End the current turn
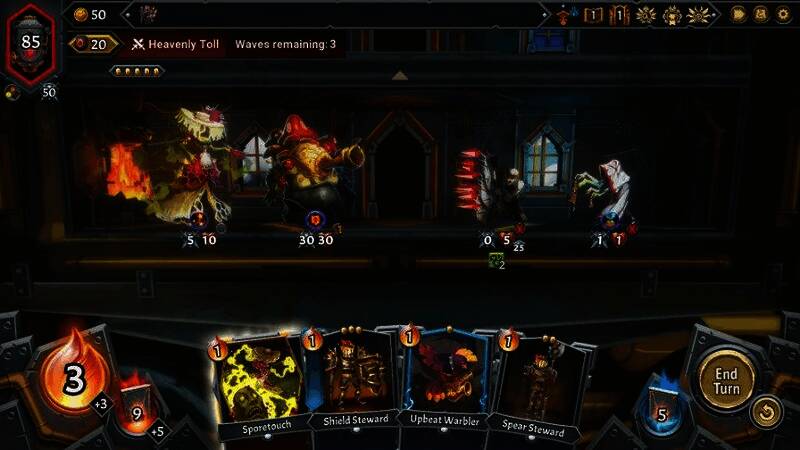 tap(726, 379)
